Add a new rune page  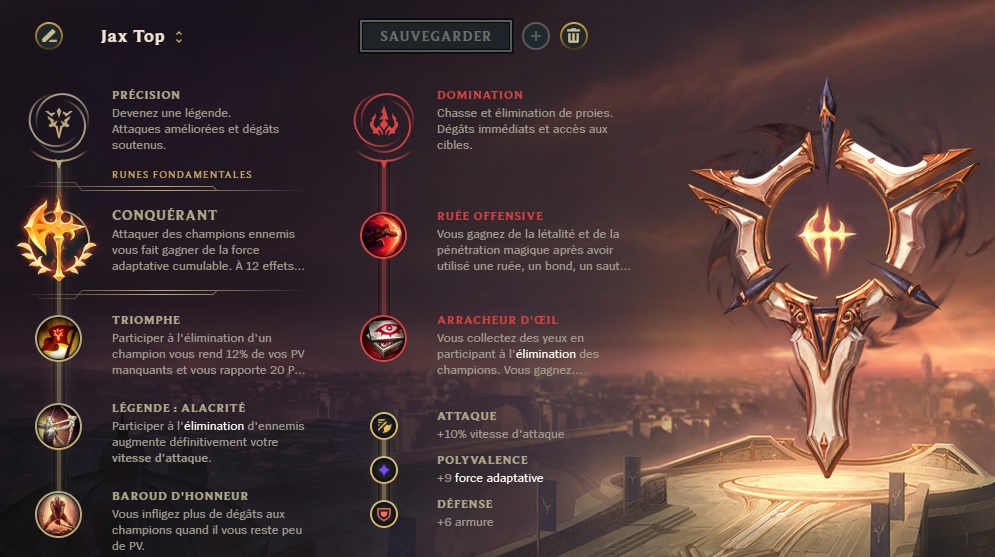(x=536, y=36)
